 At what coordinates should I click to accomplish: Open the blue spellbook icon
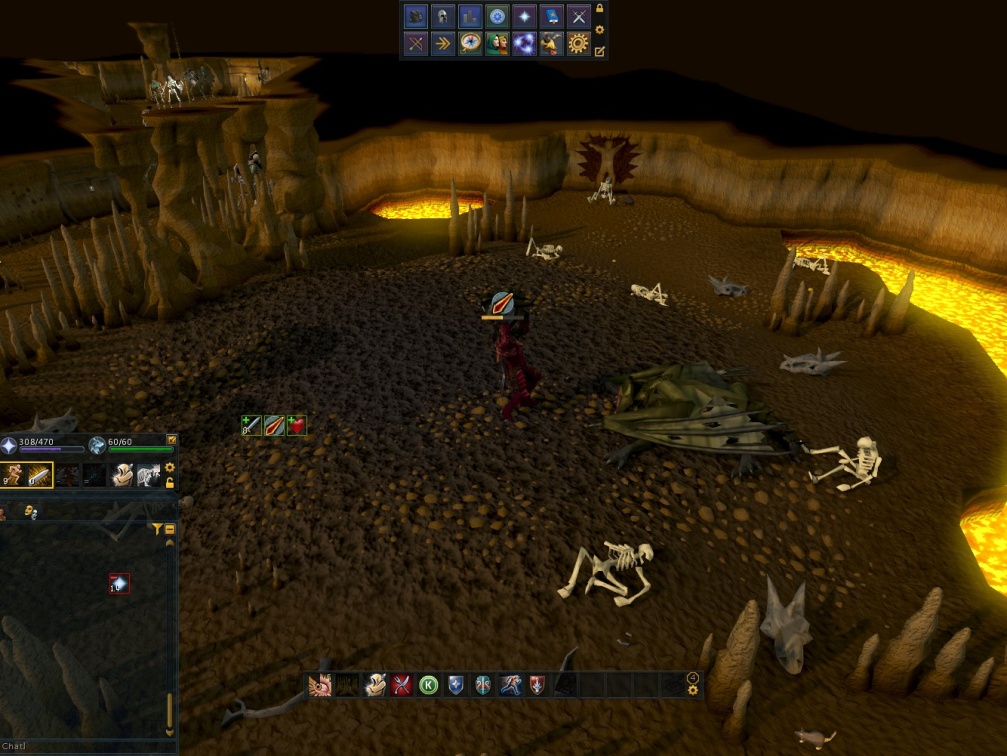point(551,17)
